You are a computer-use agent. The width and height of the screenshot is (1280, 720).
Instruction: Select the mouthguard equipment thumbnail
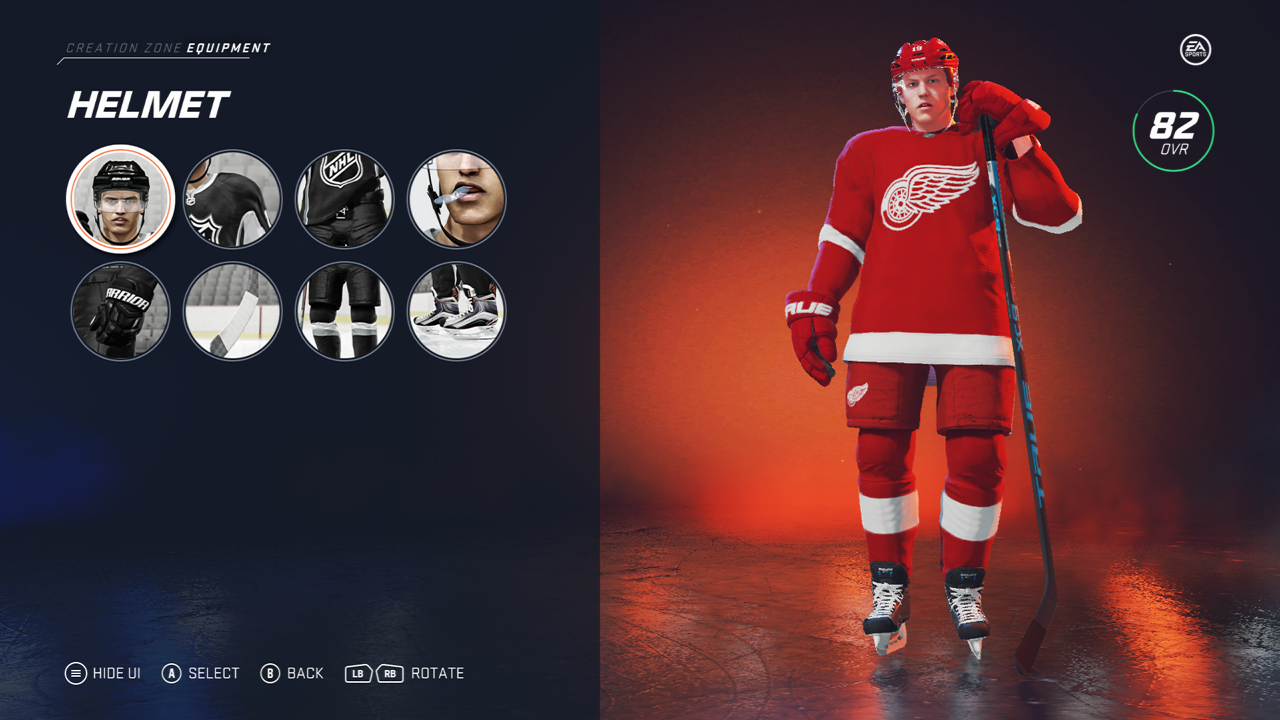point(457,199)
